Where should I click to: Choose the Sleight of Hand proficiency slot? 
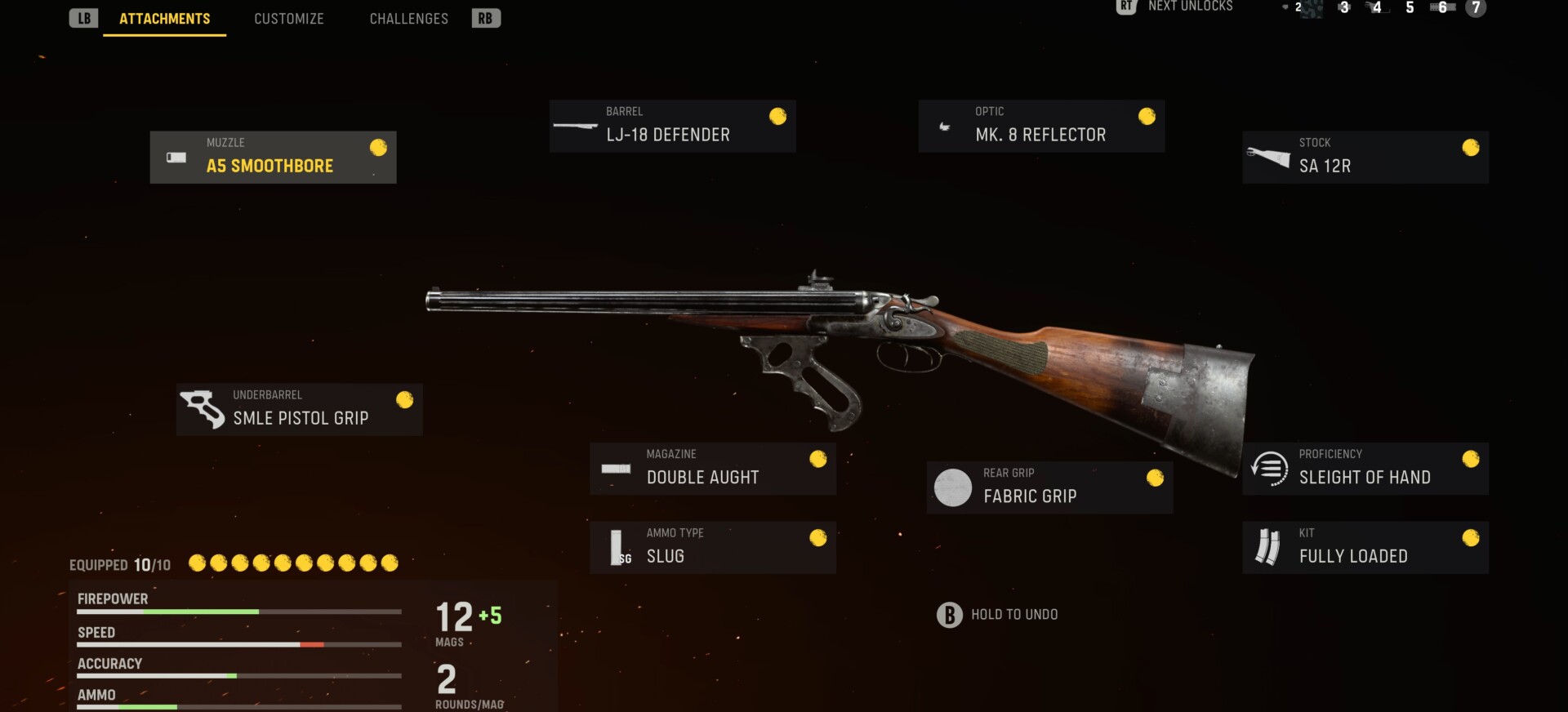(x=1365, y=469)
